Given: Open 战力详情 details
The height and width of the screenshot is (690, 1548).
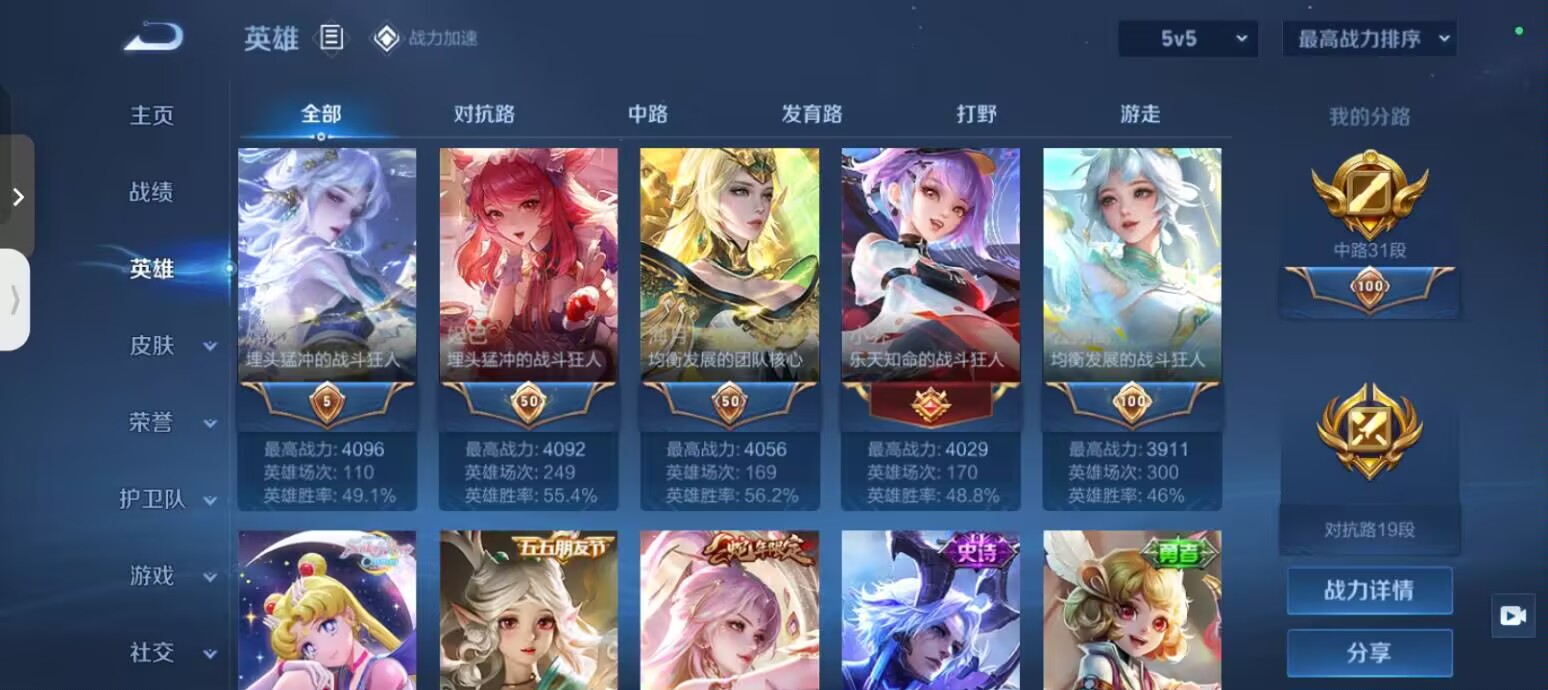Looking at the screenshot, I should tap(1369, 590).
